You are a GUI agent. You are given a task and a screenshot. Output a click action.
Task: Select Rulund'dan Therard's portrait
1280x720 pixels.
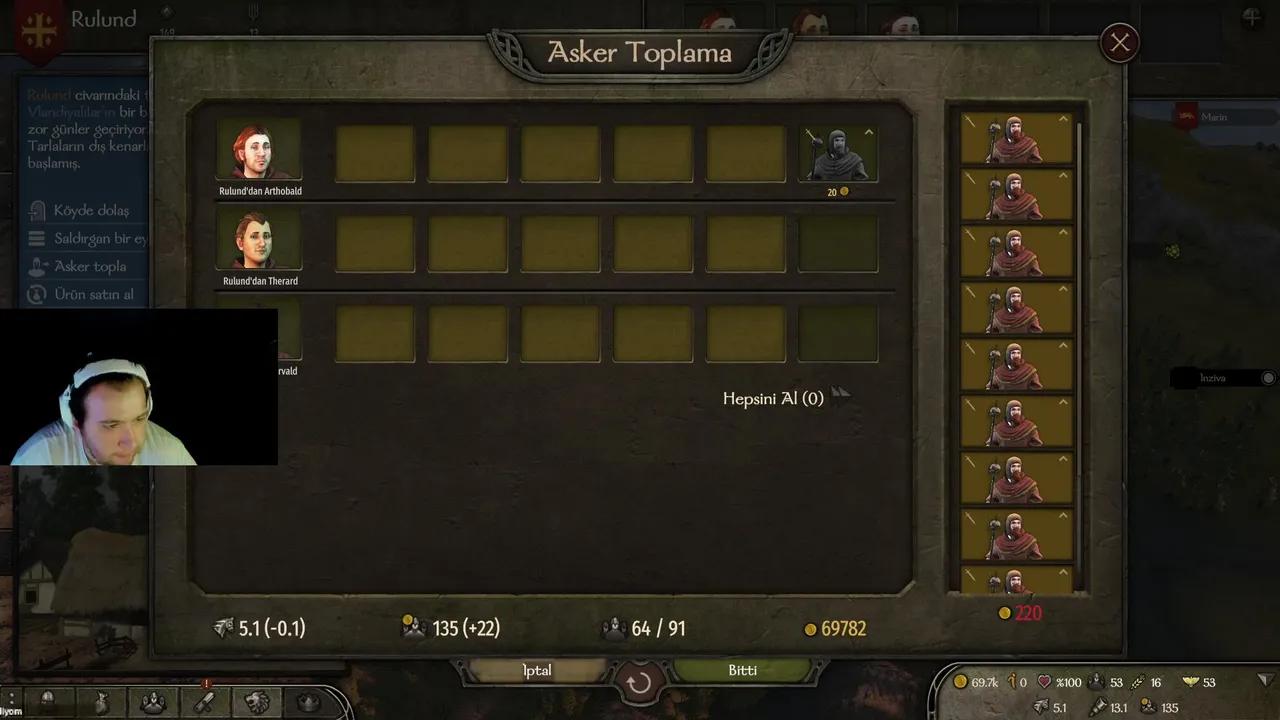(259, 240)
